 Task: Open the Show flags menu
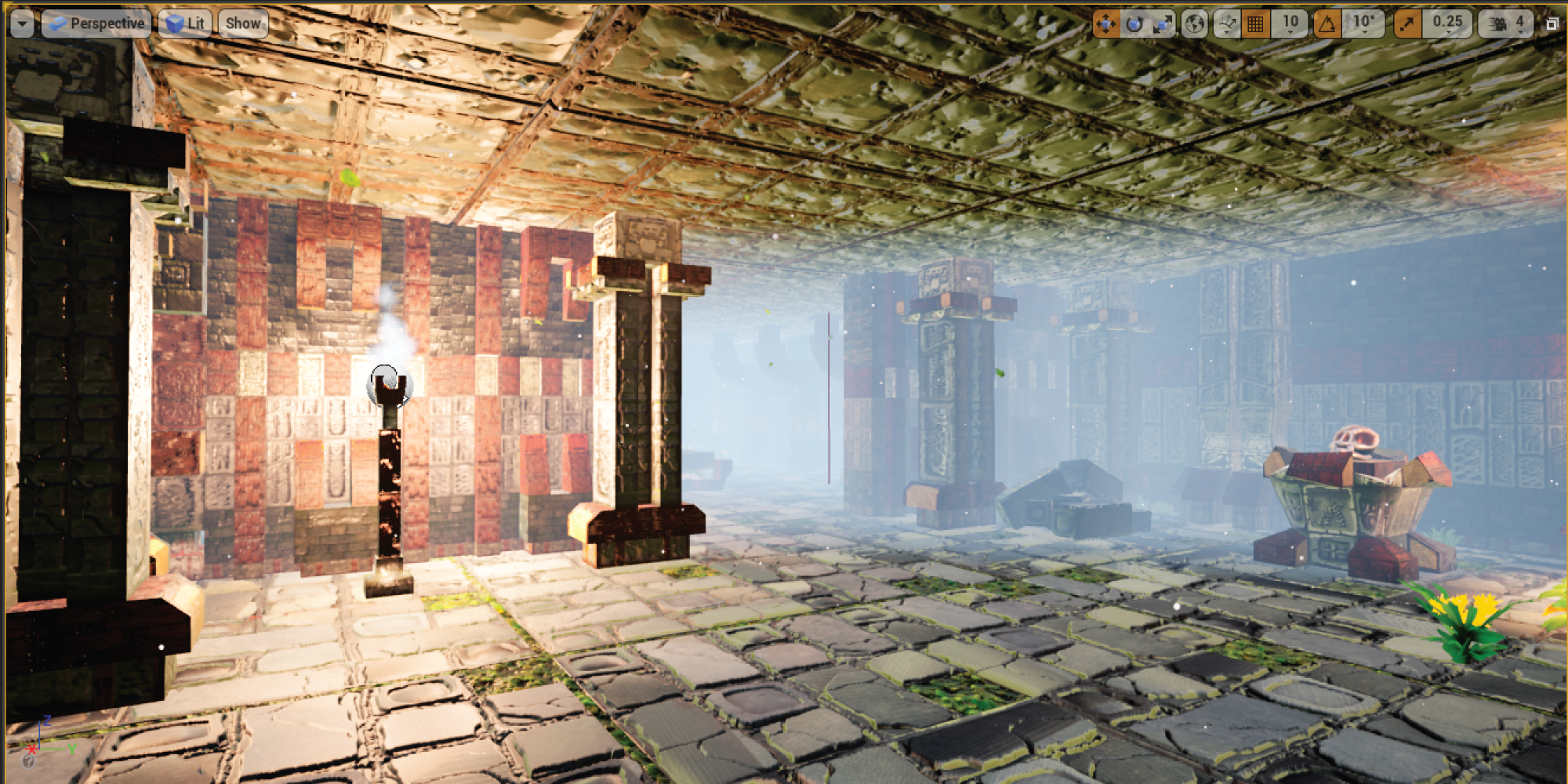pos(243,23)
